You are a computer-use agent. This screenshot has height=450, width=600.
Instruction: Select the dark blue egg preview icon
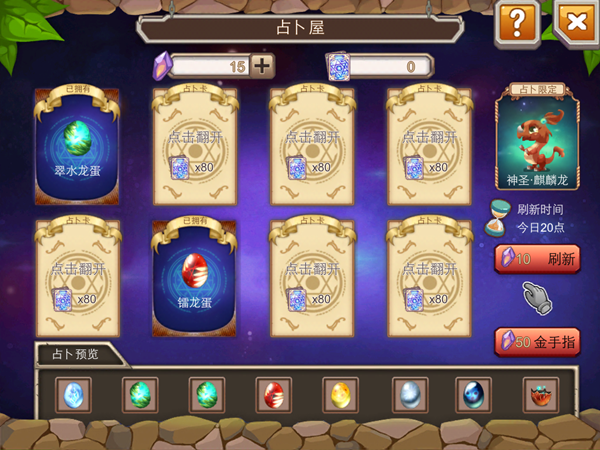tap(473, 395)
